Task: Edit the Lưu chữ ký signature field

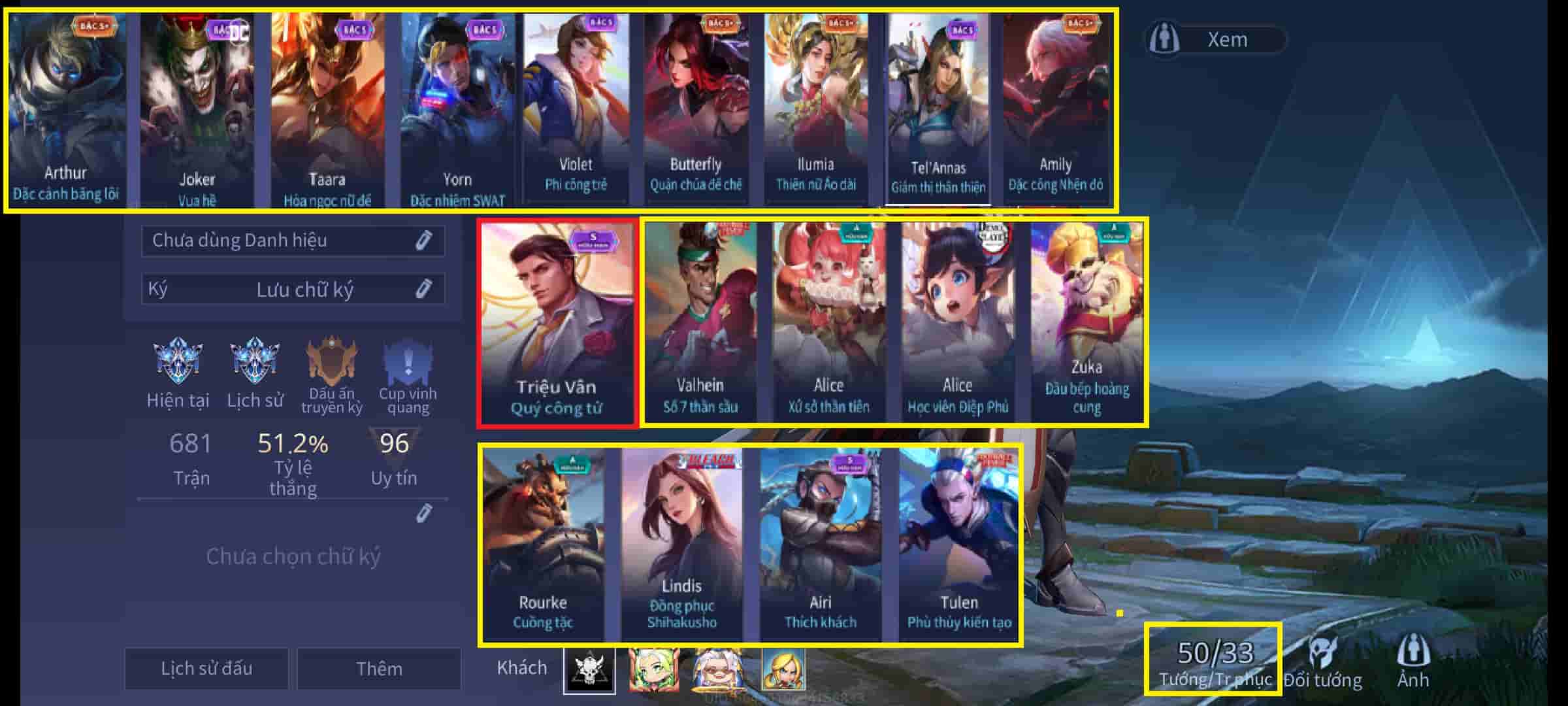Action: pyautogui.click(x=293, y=289)
